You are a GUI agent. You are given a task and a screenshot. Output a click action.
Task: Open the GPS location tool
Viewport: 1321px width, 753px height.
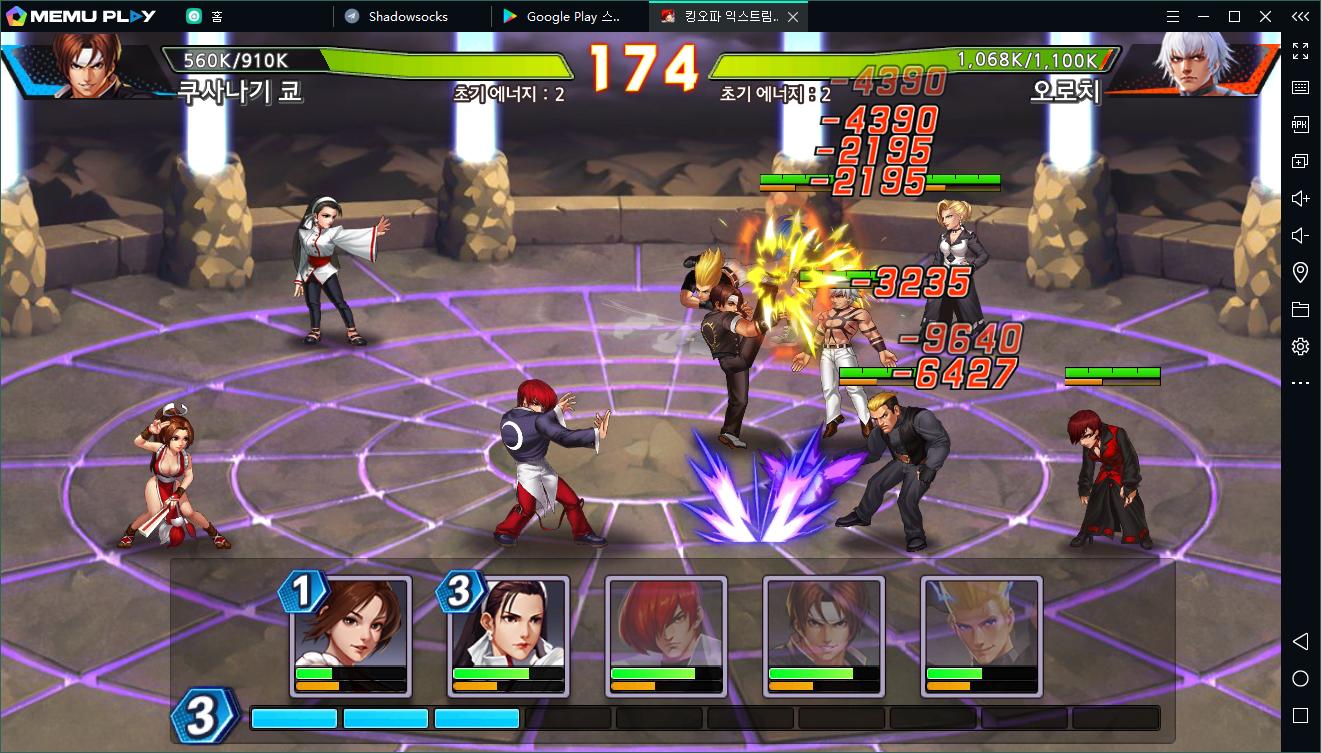point(1300,272)
